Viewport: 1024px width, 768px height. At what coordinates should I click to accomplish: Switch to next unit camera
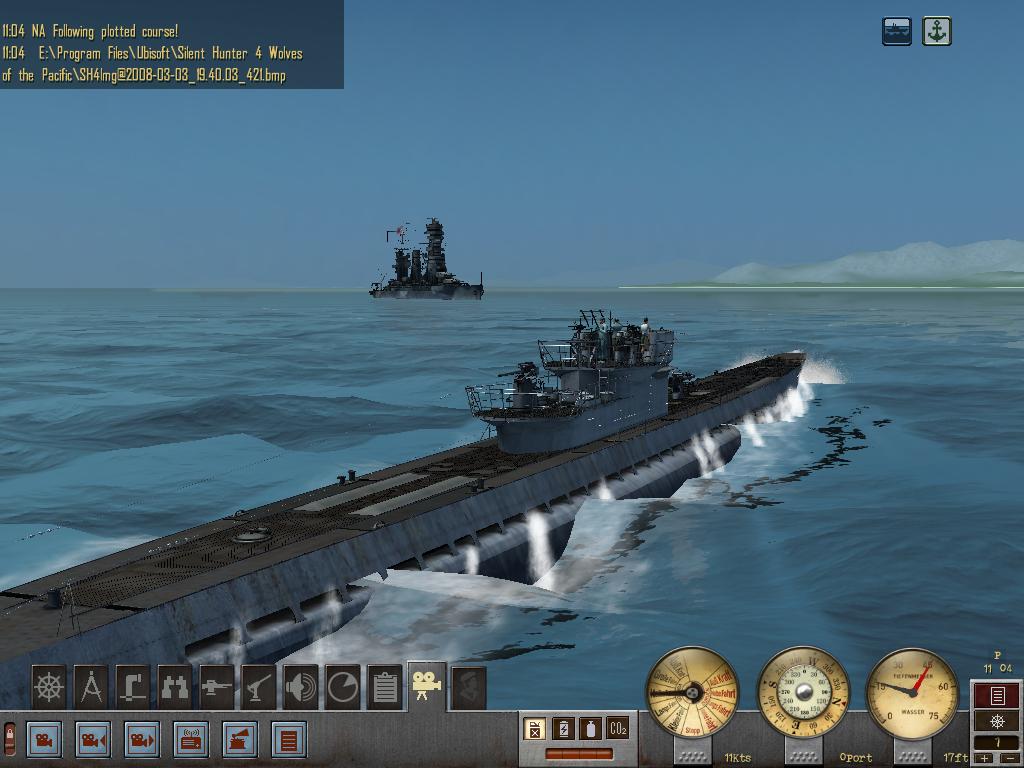pos(142,741)
